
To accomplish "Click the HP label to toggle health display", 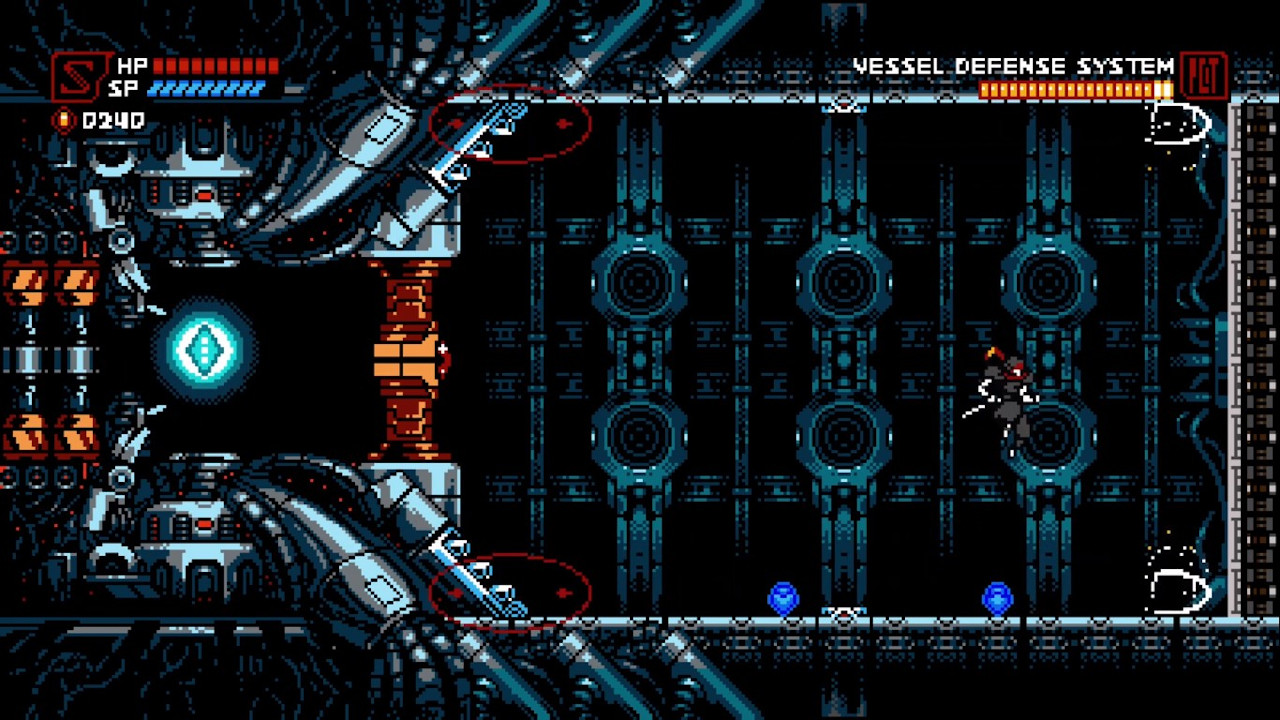I will pos(131,66).
